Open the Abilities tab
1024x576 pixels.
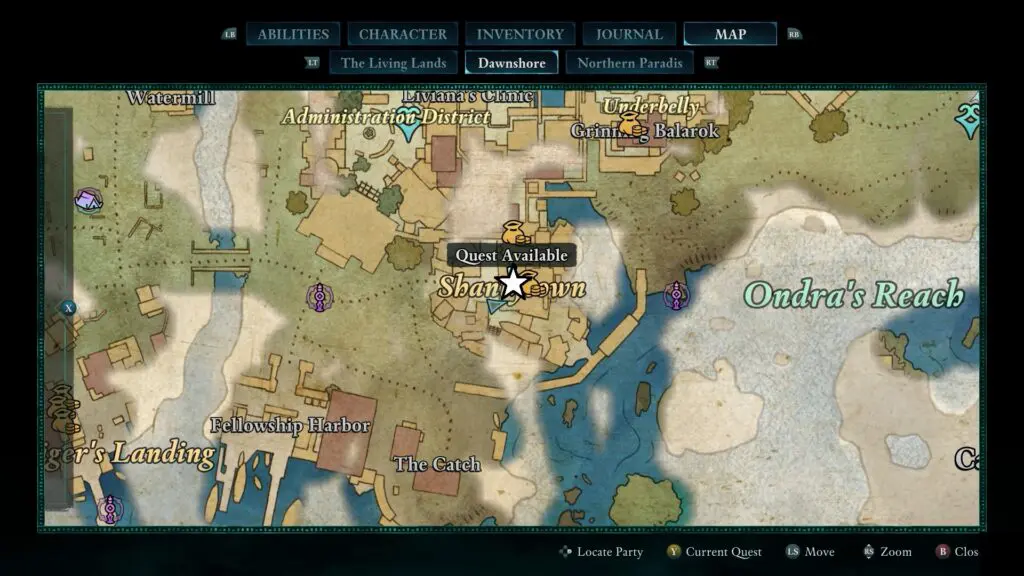click(x=293, y=34)
